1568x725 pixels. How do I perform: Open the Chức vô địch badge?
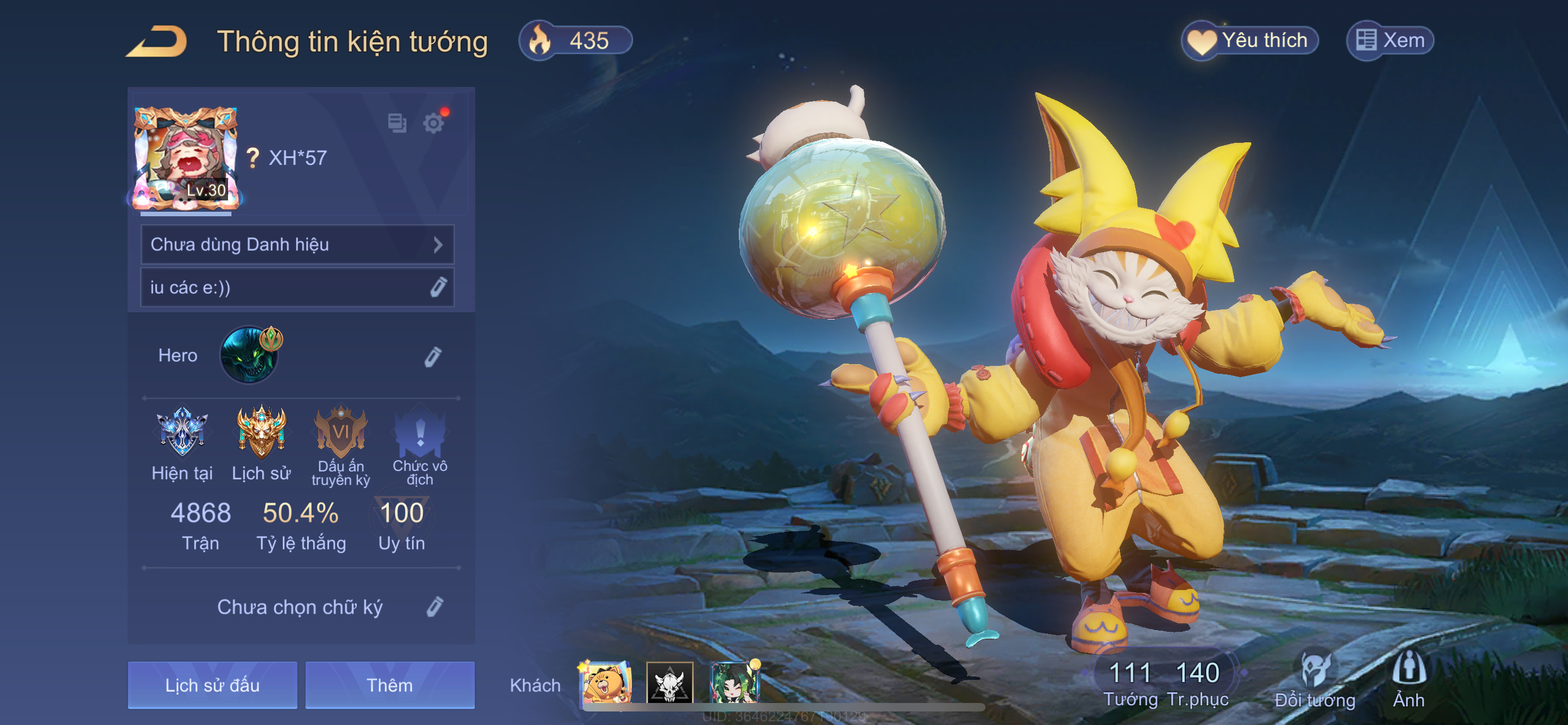click(x=420, y=433)
